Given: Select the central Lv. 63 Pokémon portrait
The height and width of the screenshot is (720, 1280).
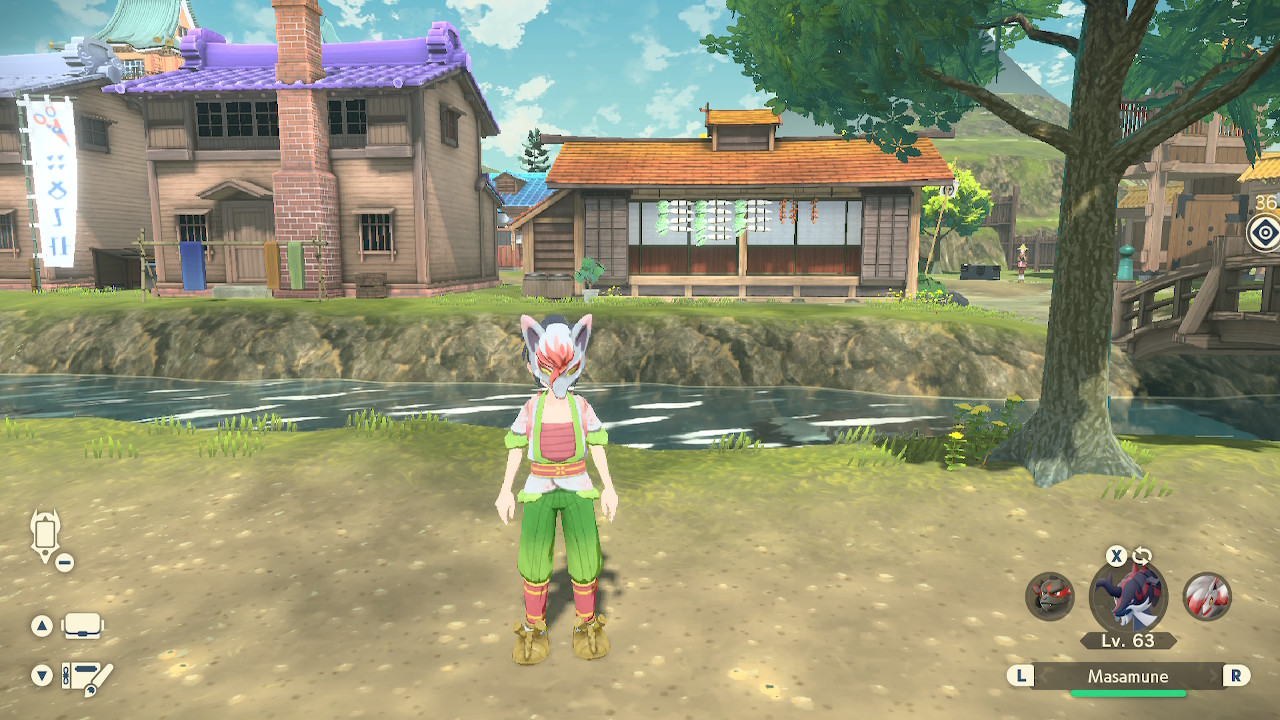Looking at the screenshot, I should pyautogui.click(x=1128, y=598).
